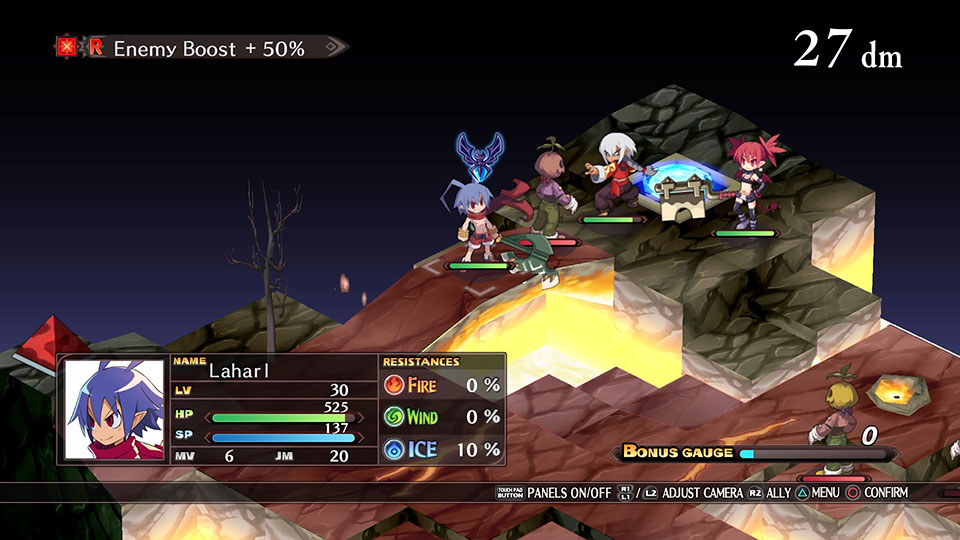The width and height of the screenshot is (960, 540).
Task: Click the Ice resistance icon
Action: pyautogui.click(x=395, y=450)
